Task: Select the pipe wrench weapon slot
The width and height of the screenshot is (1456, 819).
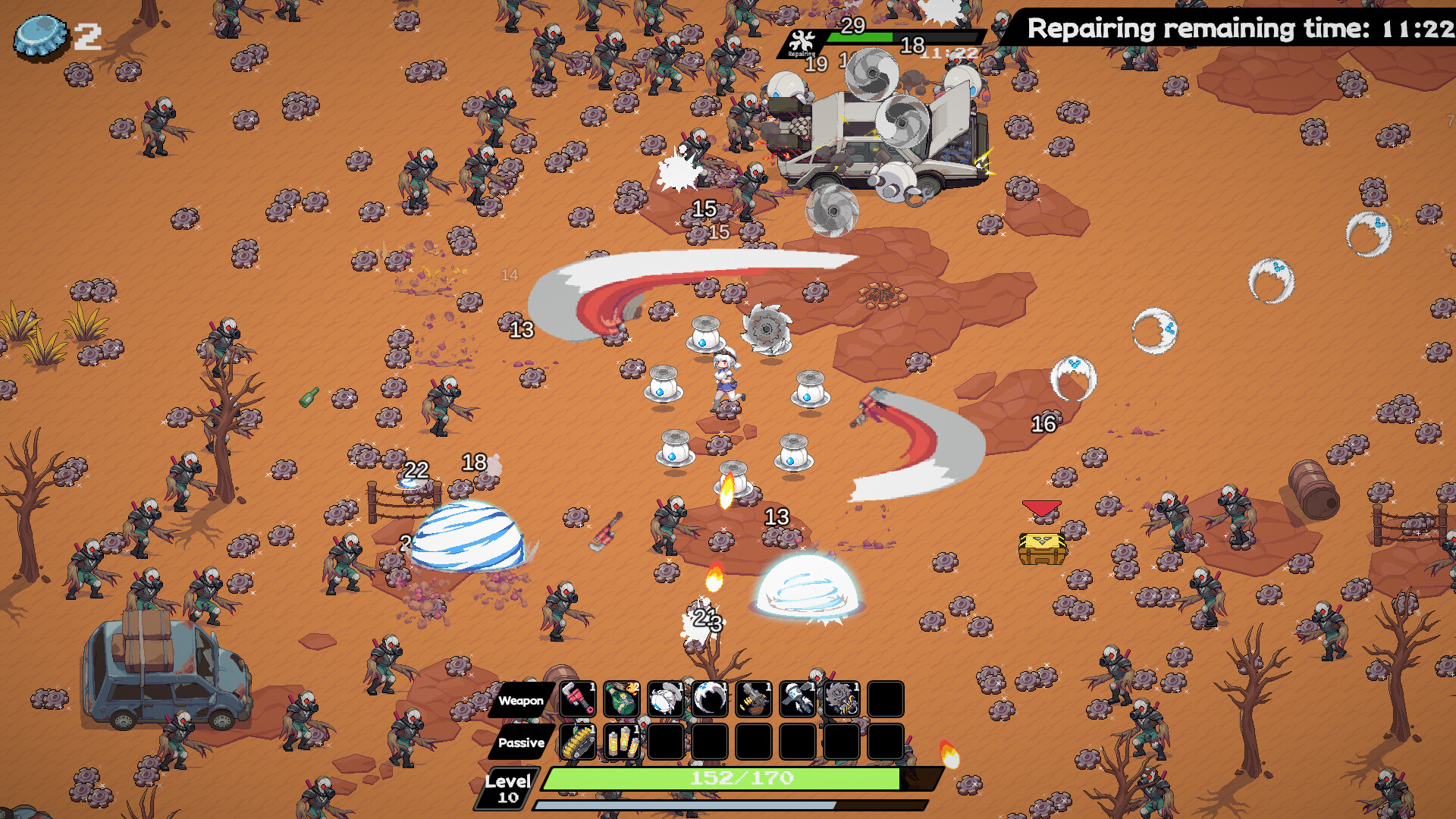Action: 576,699
